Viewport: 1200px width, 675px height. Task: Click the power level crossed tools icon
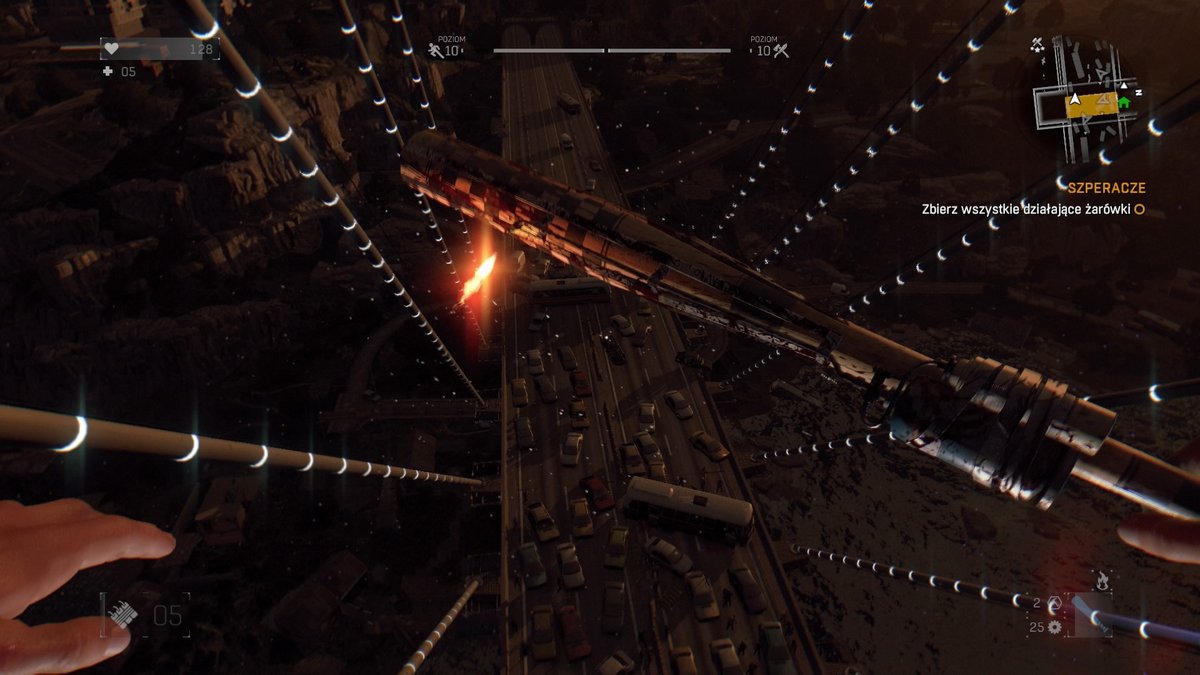781,50
